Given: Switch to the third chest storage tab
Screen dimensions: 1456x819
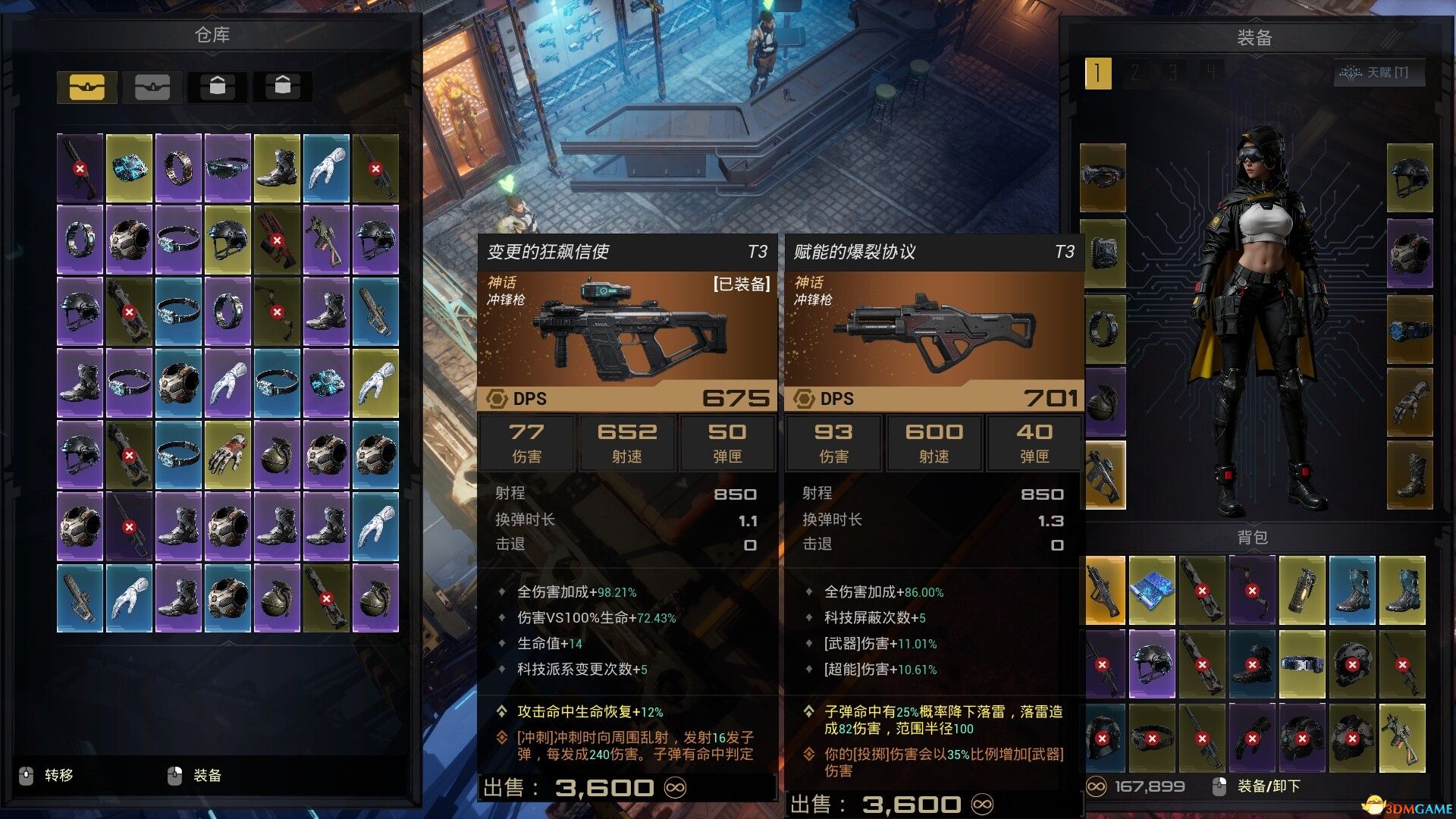Looking at the screenshot, I should (218, 86).
